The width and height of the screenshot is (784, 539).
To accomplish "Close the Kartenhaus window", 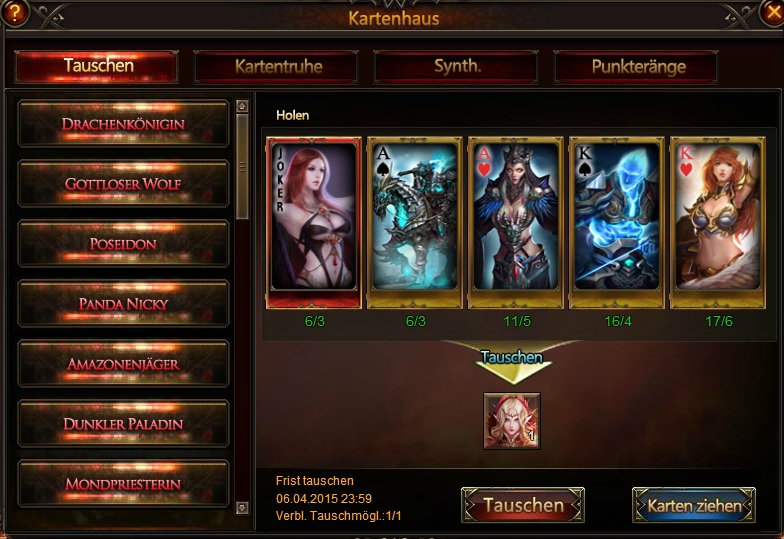I will click(x=770, y=14).
